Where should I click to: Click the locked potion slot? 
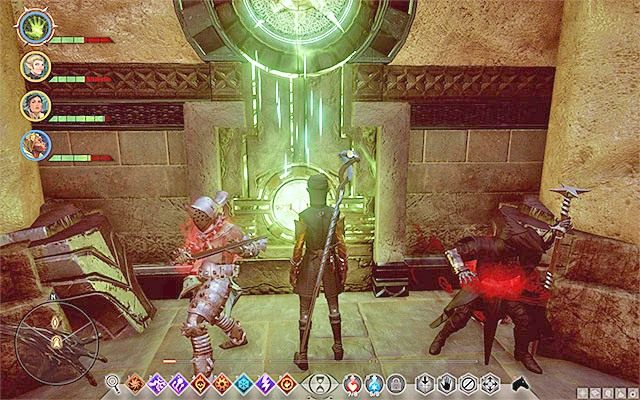coord(394,382)
